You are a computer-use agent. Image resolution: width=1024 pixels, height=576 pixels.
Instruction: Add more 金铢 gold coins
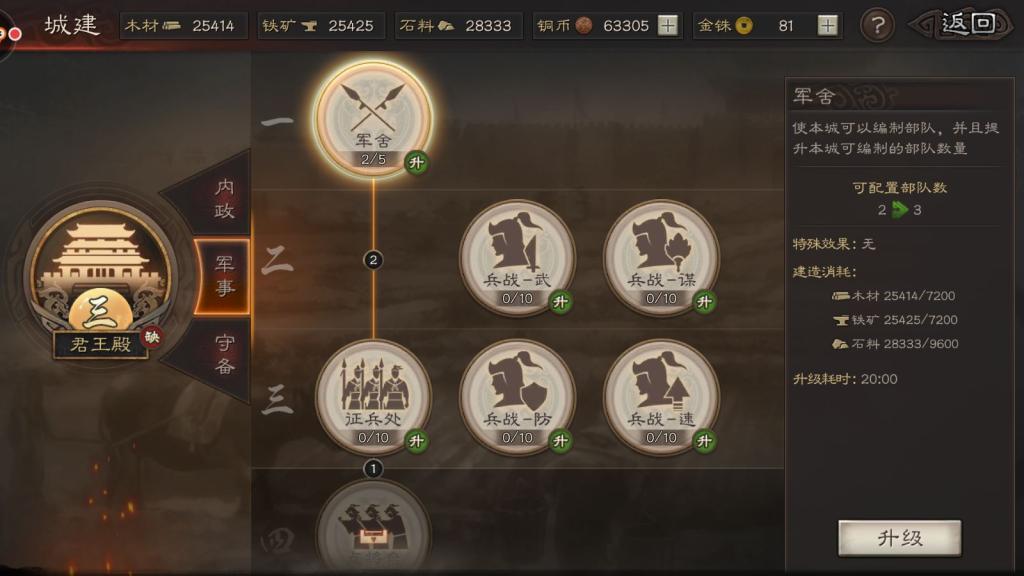[x=828, y=26]
